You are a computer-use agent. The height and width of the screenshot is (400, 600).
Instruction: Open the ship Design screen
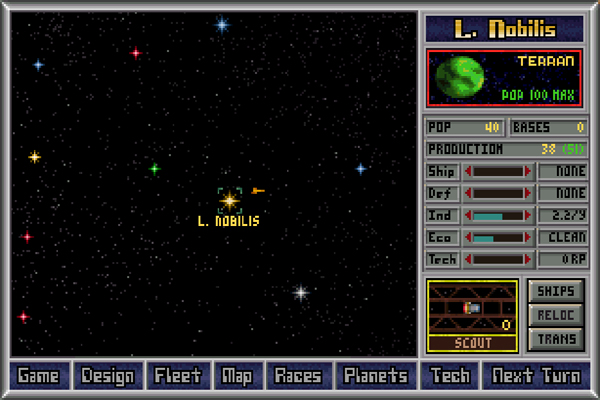[x=108, y=376]
